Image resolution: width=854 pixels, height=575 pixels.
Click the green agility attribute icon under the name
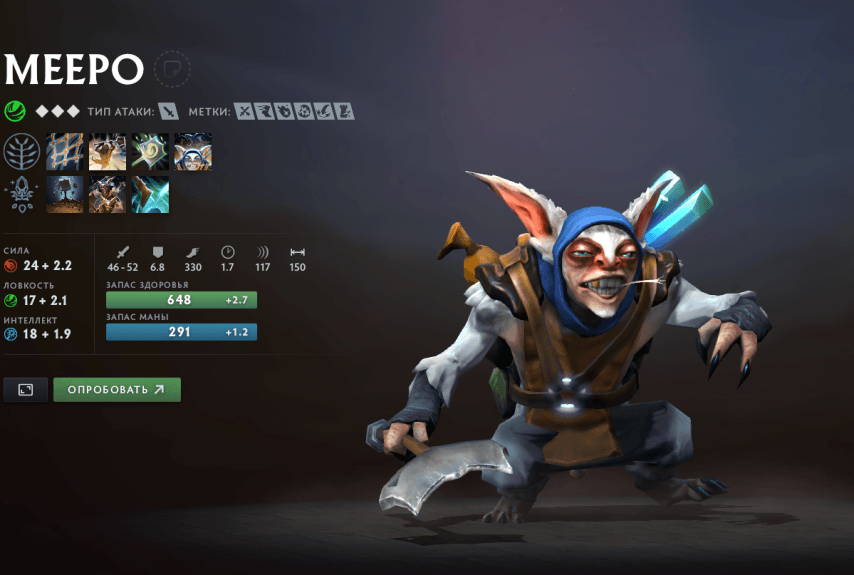15,111
